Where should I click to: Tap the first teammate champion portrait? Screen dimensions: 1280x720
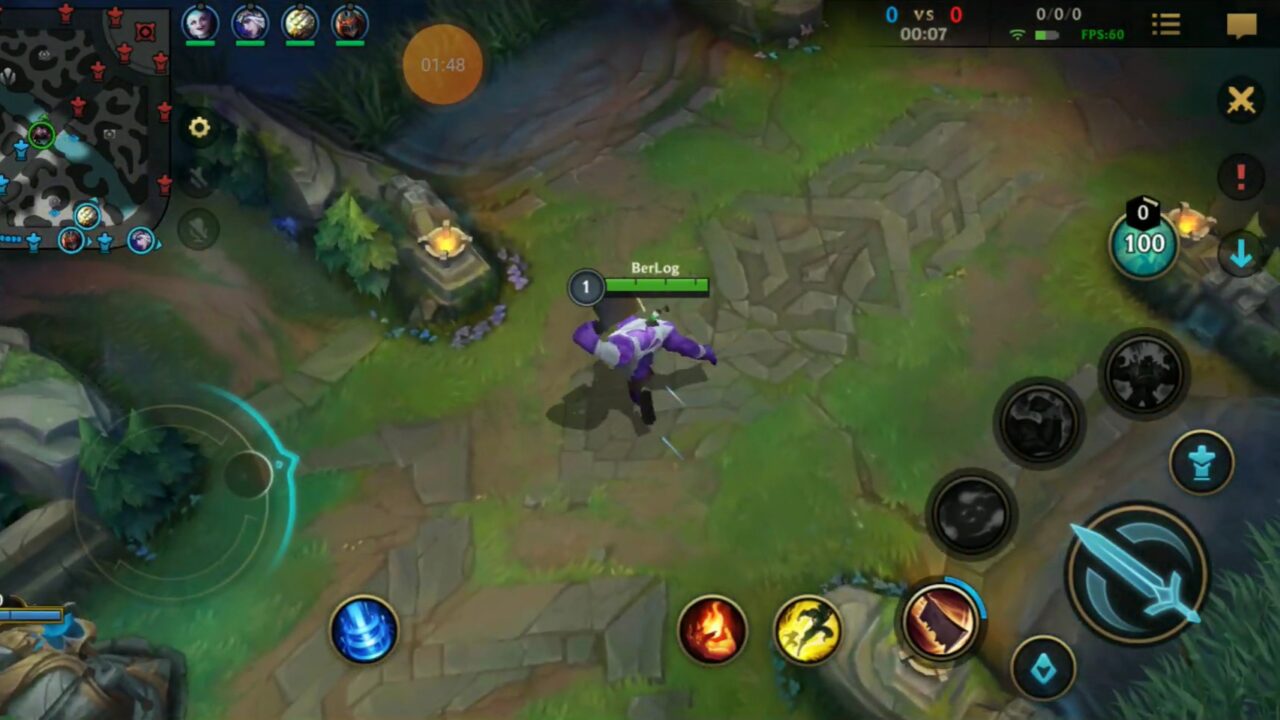pyautogui.click(x=202, y=22)
